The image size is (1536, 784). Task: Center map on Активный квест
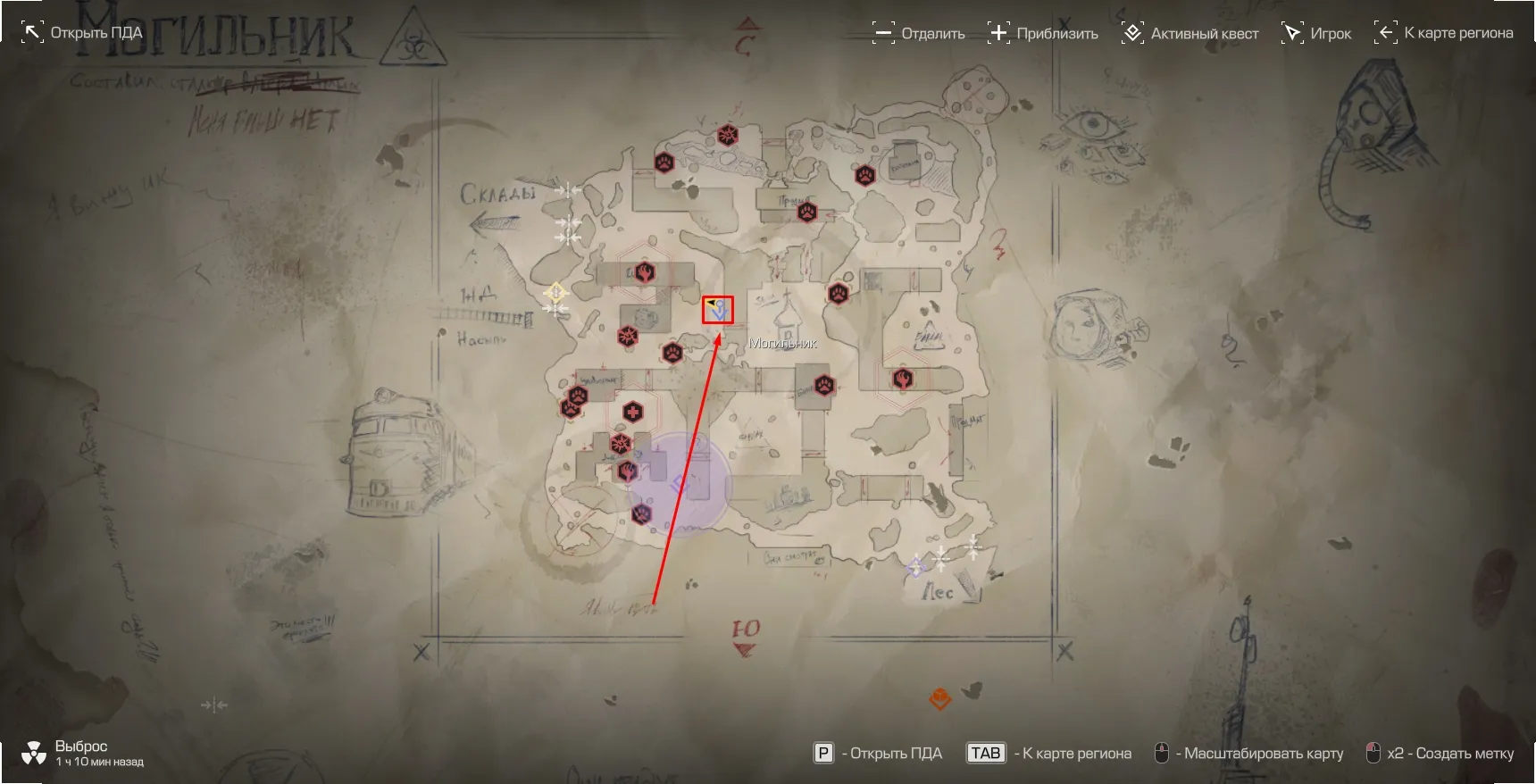1190,33
